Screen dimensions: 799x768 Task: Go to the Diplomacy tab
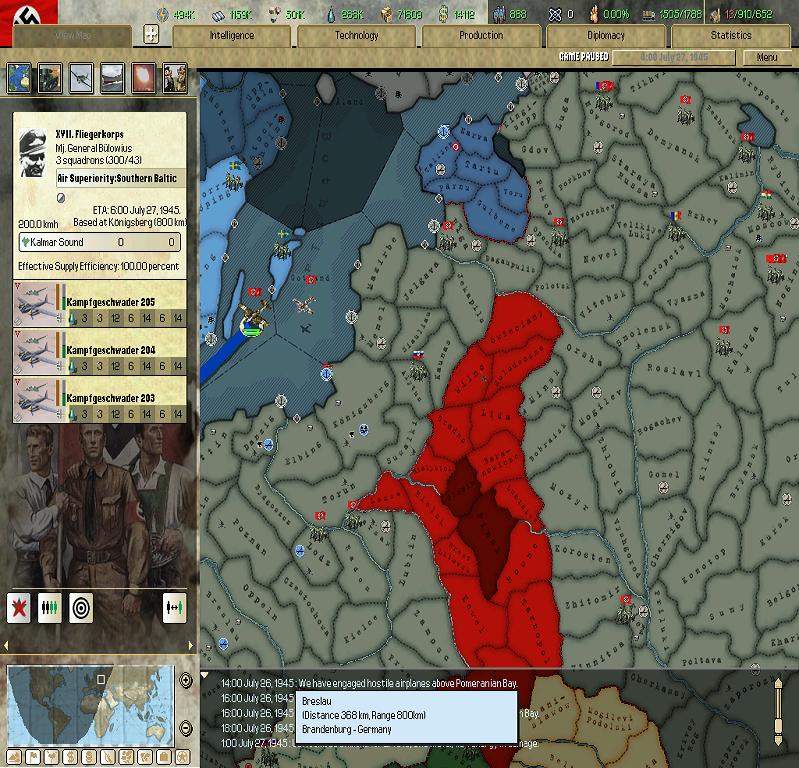(x=605, y=36)
